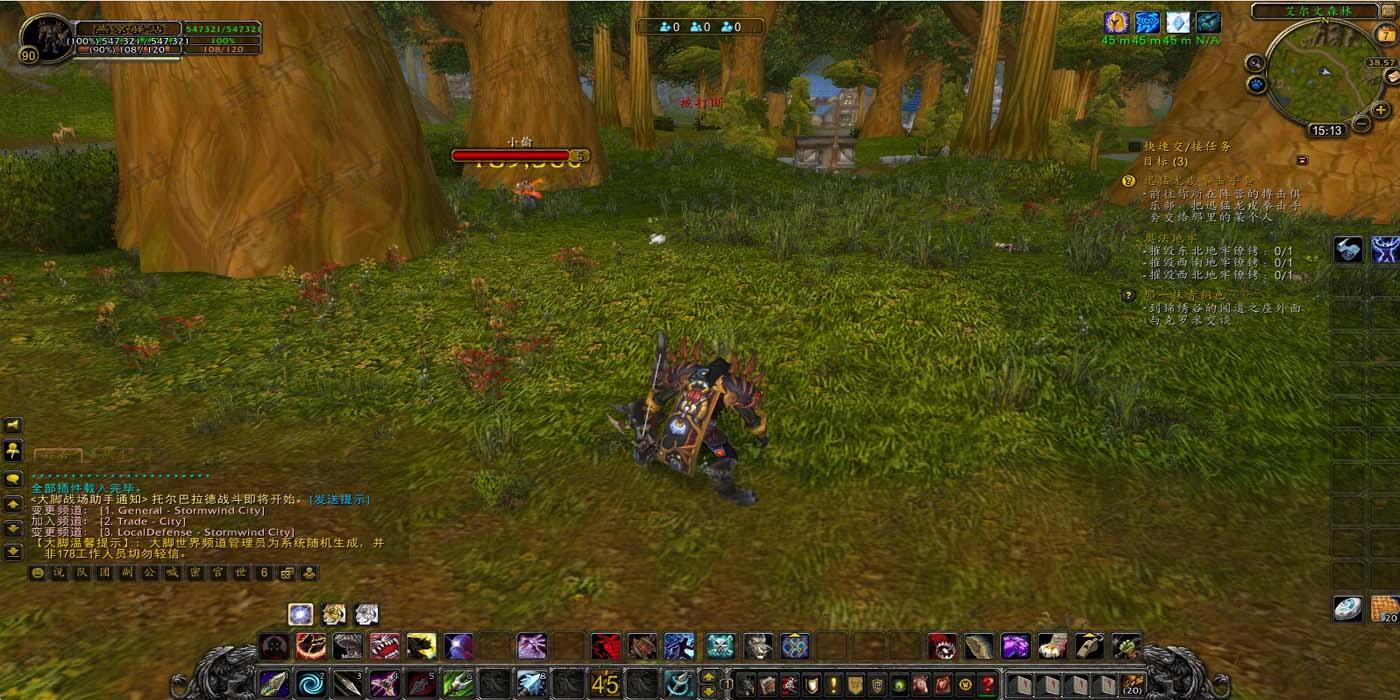The width and height of the screenshot is (1400, 700).
Task: Zoom in the minimap
Action: point(1381,109)
